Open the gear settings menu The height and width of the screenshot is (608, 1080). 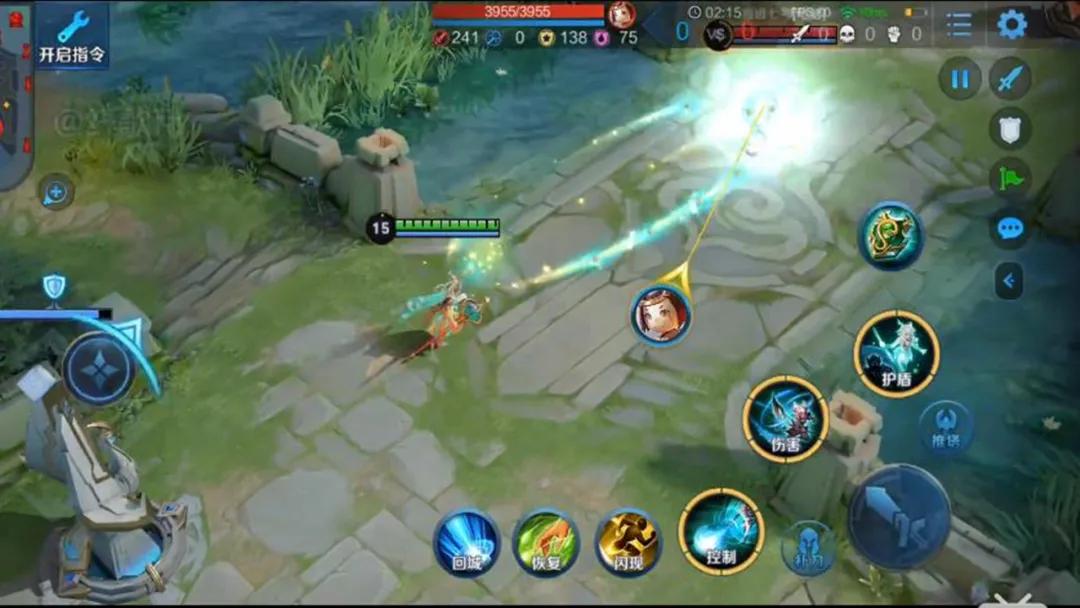[1012, 25]
